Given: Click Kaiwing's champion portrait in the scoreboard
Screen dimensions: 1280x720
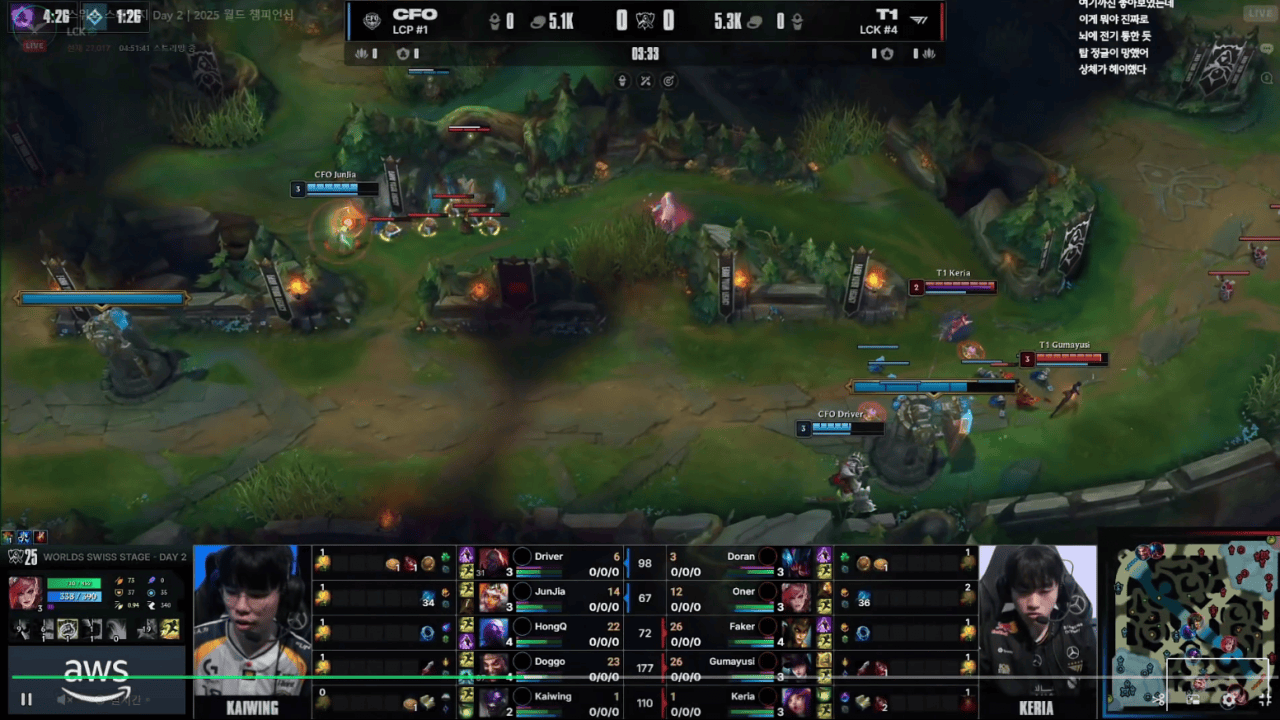Looking at the screenshot, I should 493,702.
